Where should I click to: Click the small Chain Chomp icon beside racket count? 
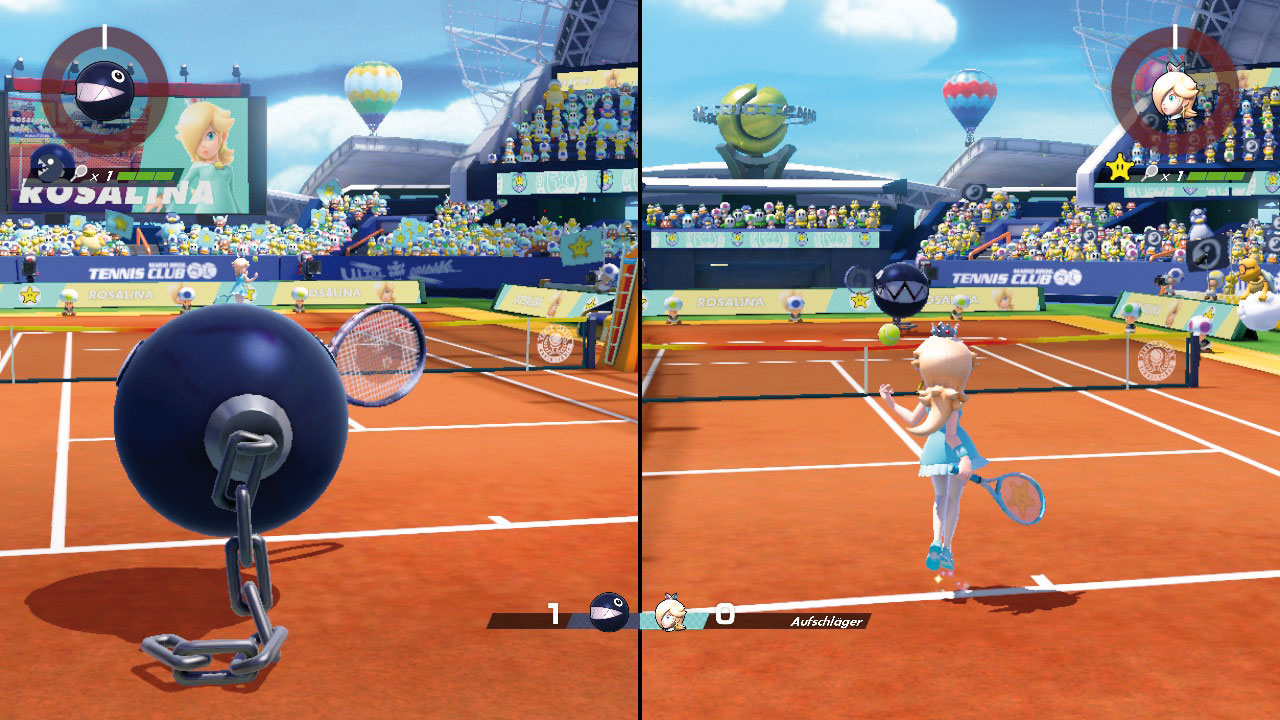click(48, 164)
